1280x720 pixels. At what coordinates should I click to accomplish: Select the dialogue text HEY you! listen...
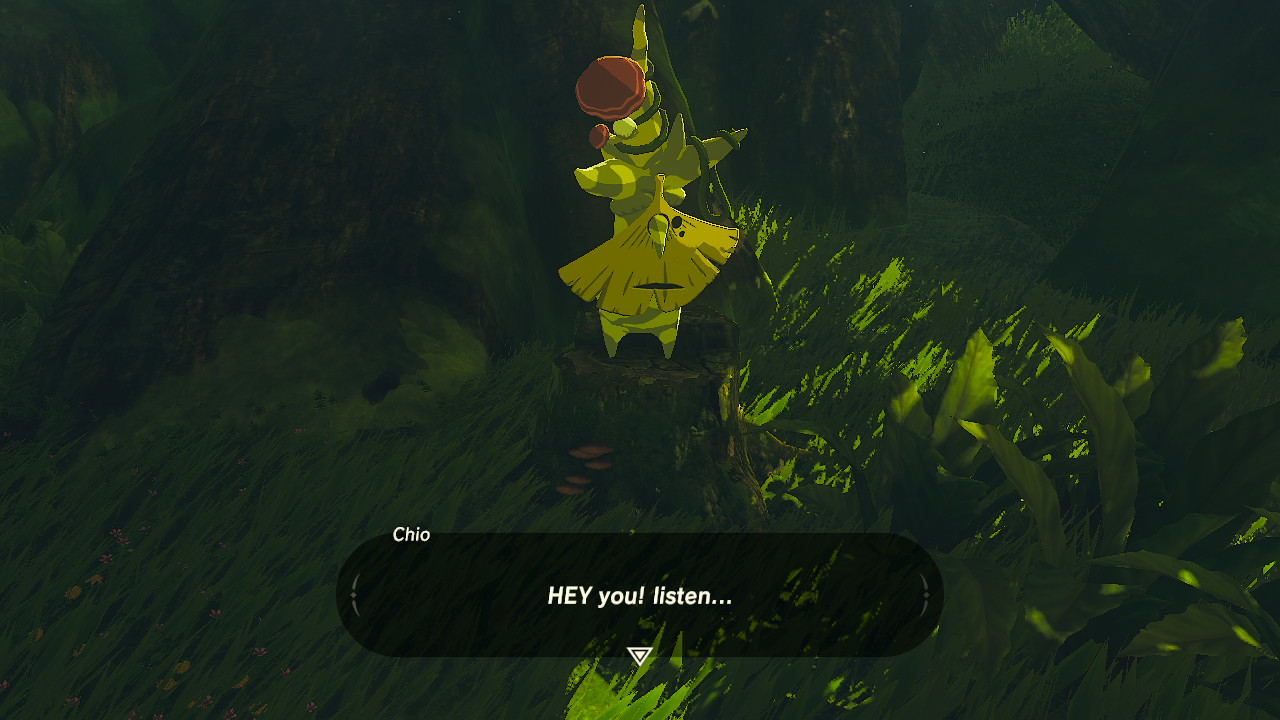coord(640,594)
